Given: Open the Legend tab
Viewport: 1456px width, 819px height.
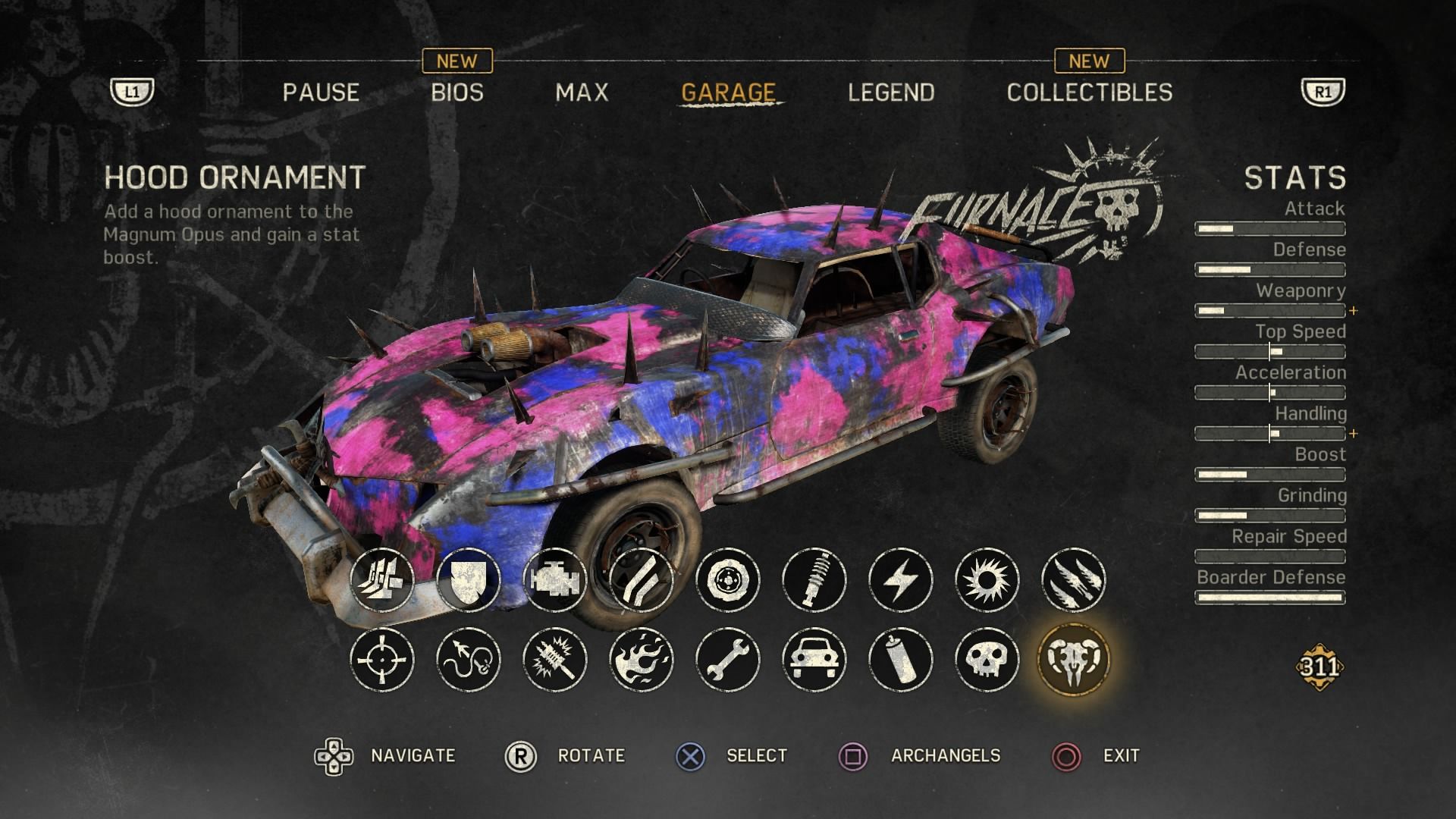Looking at the screenshot, I should point(891,93).
